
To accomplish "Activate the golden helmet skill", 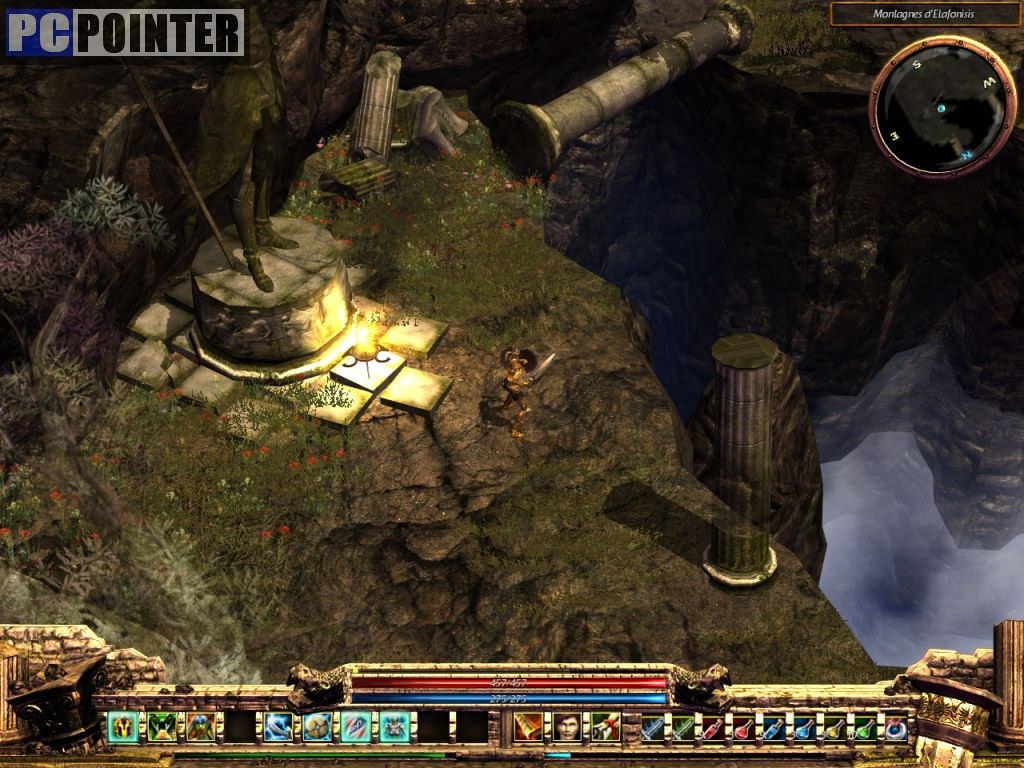I will click(123, 726).
